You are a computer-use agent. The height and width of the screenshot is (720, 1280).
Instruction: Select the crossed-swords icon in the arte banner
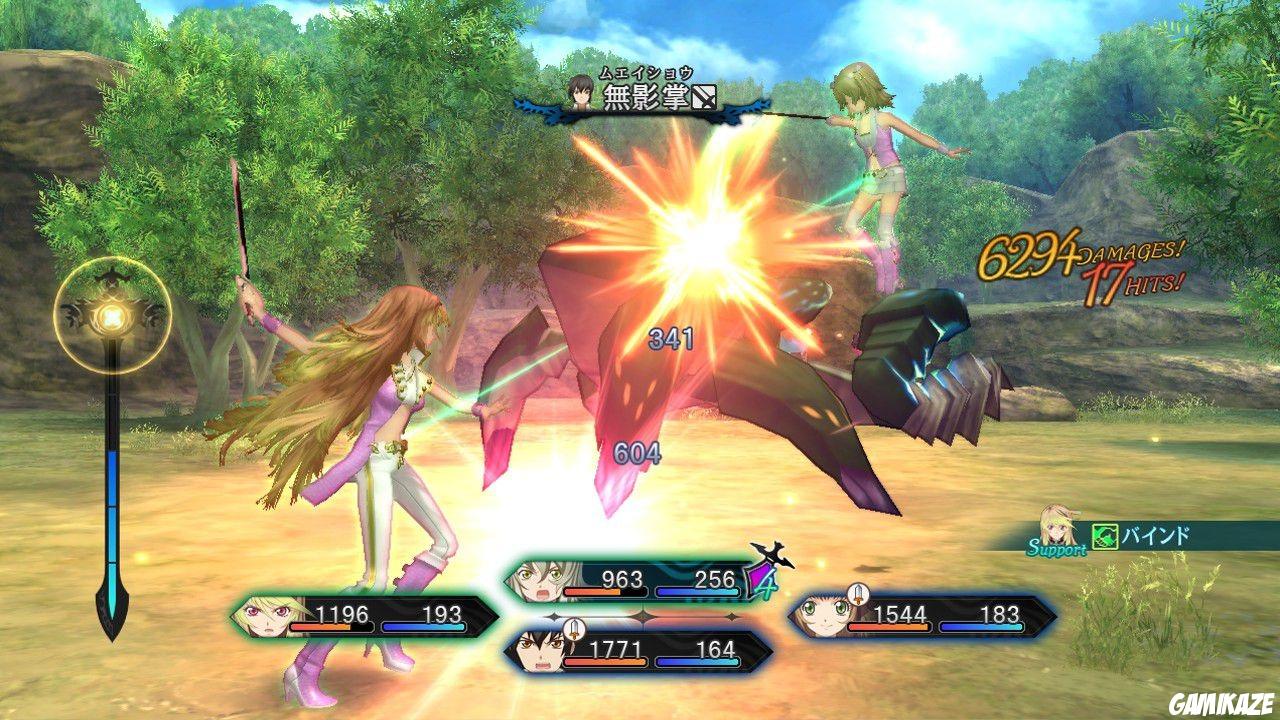[703, 97]
